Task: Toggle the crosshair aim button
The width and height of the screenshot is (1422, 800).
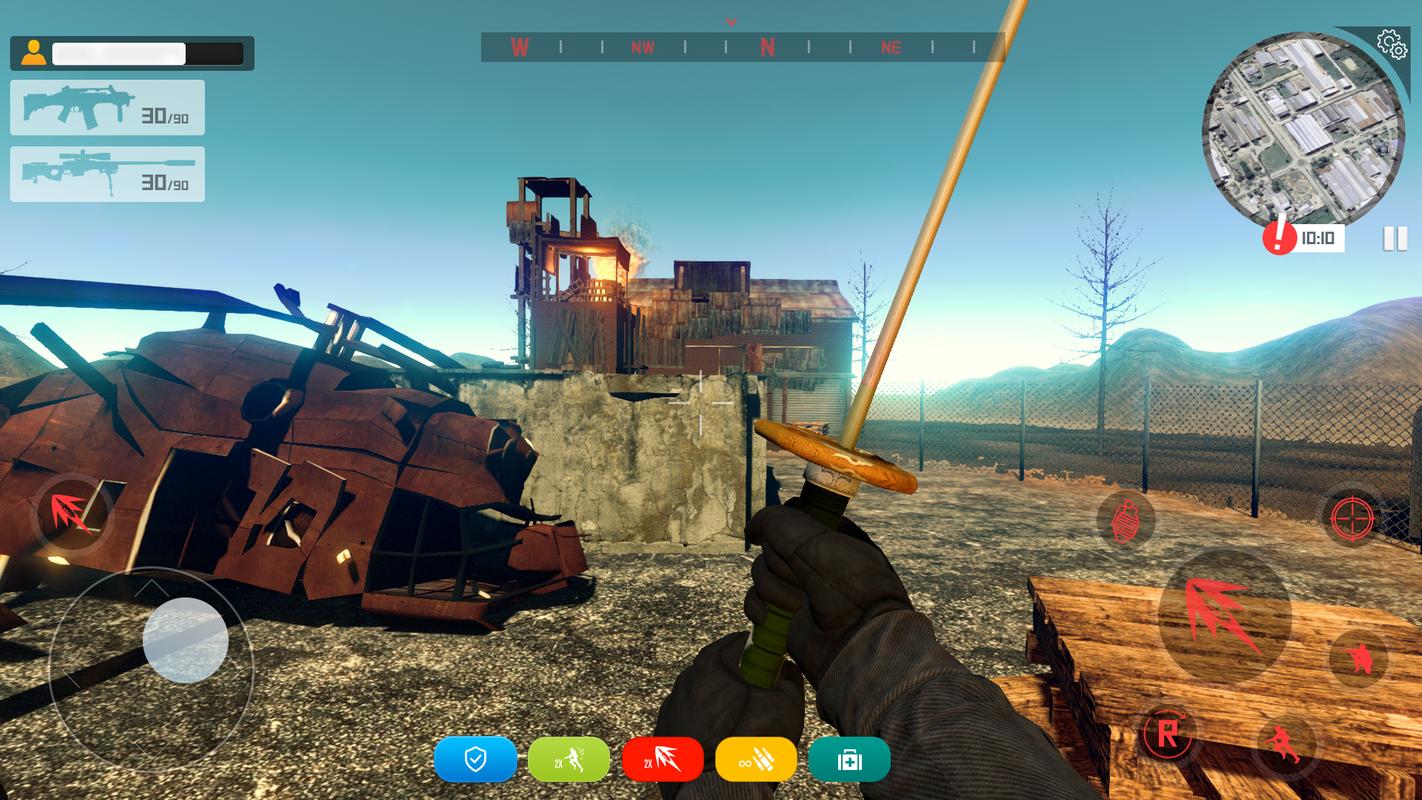Action: pos(1352,518)
